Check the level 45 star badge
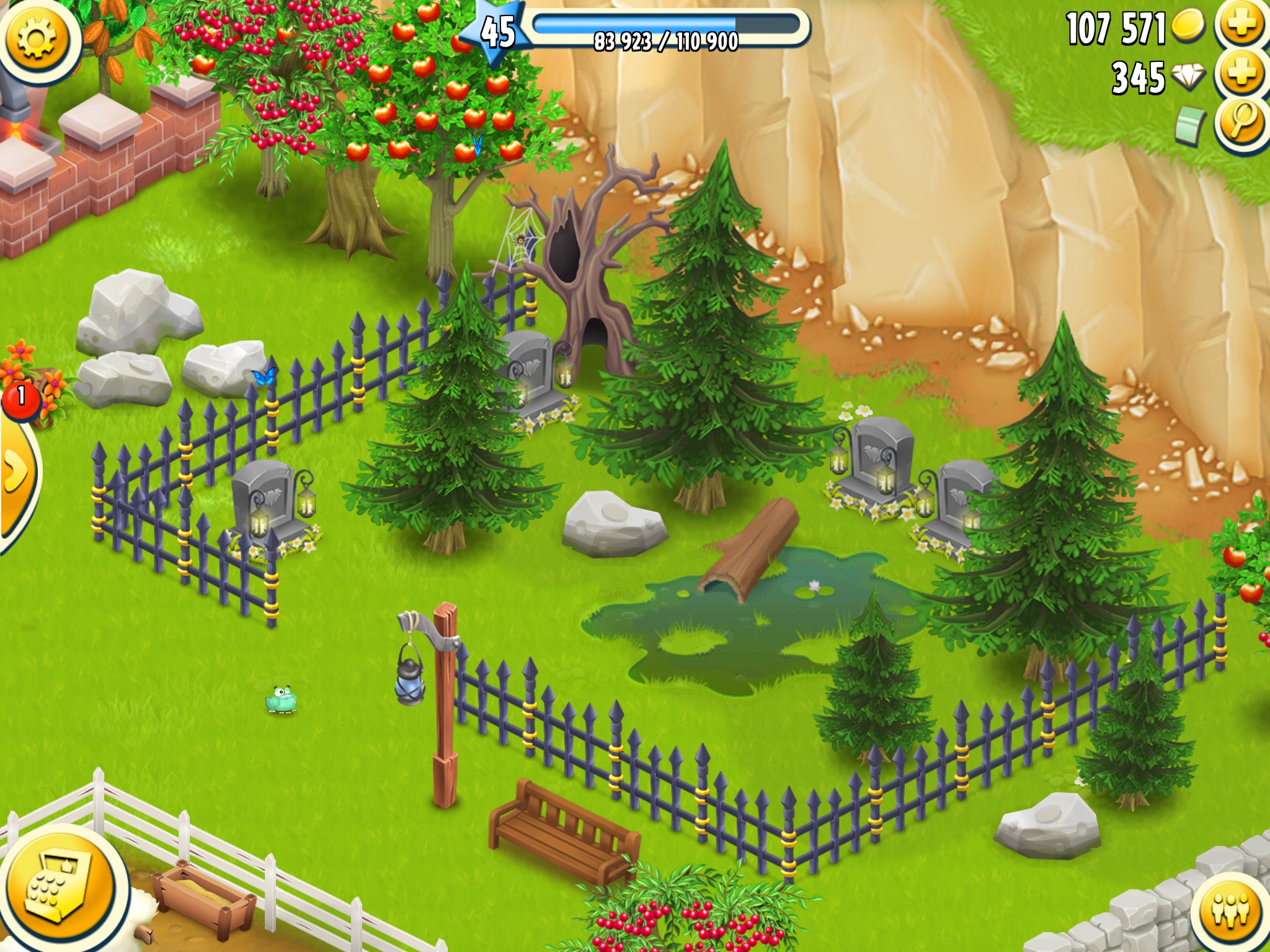 [498, 32]
